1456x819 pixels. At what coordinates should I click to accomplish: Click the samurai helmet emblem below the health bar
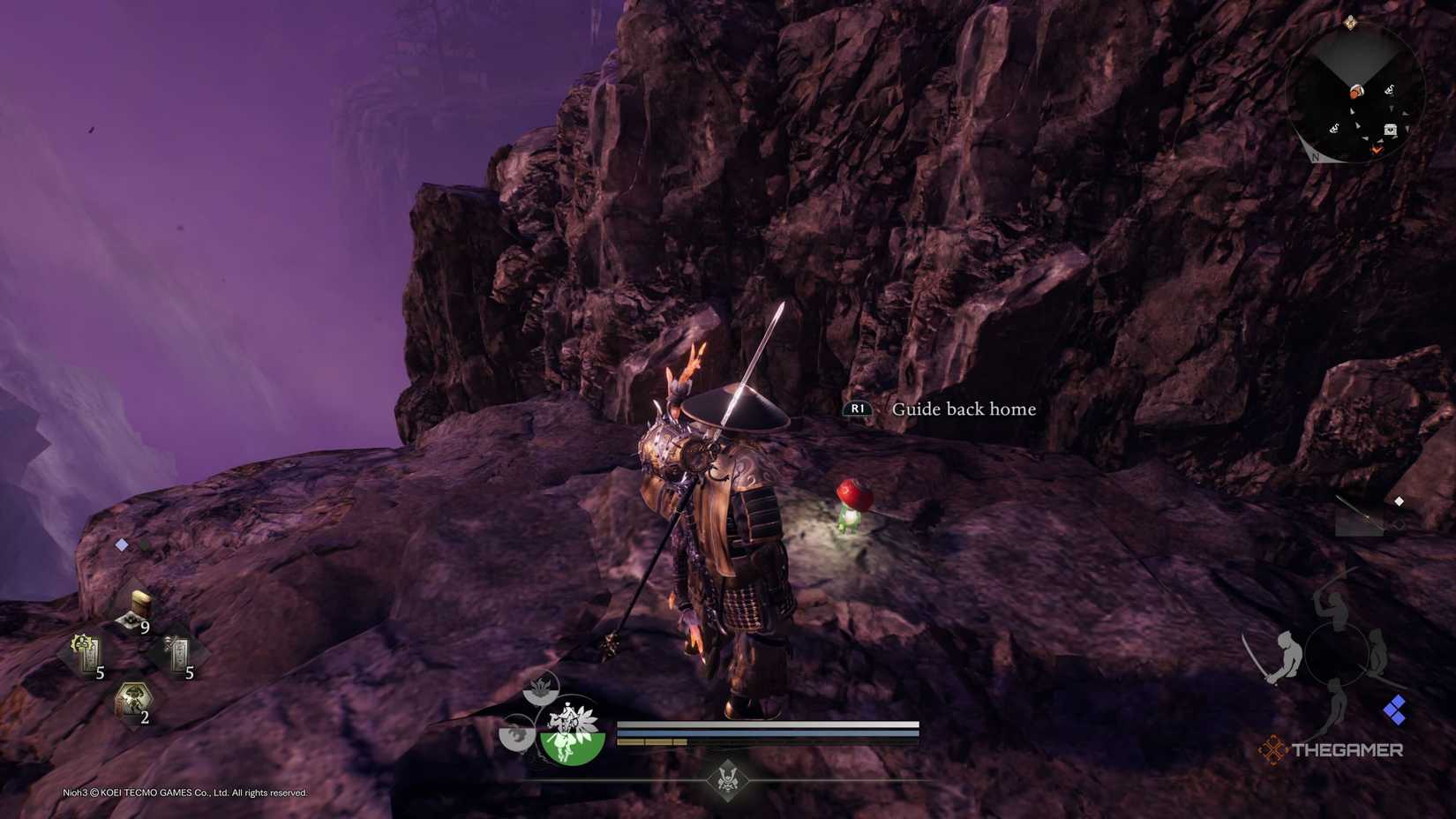728,781
